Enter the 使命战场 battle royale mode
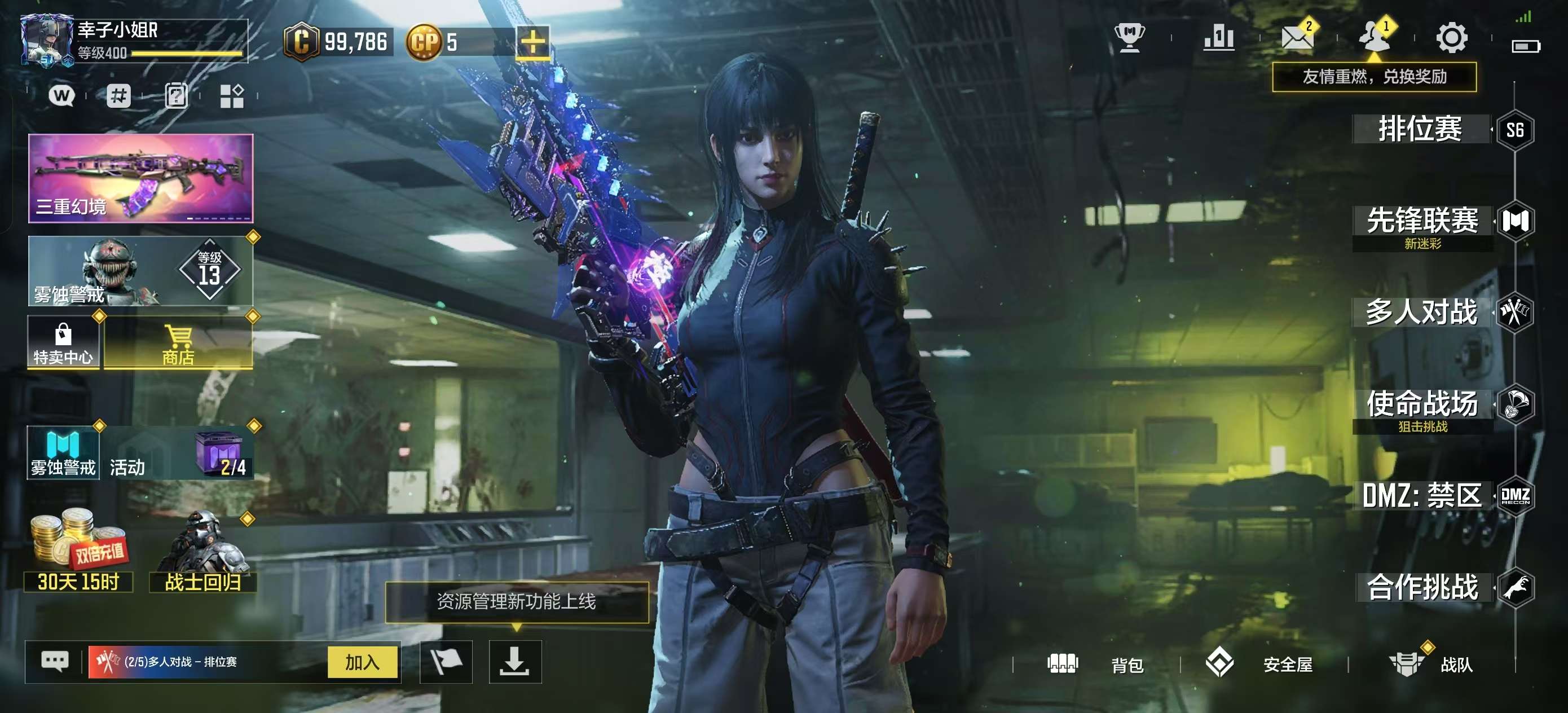The width and height of the screenshot is (1568, 713). click(x=1422, y=404)
